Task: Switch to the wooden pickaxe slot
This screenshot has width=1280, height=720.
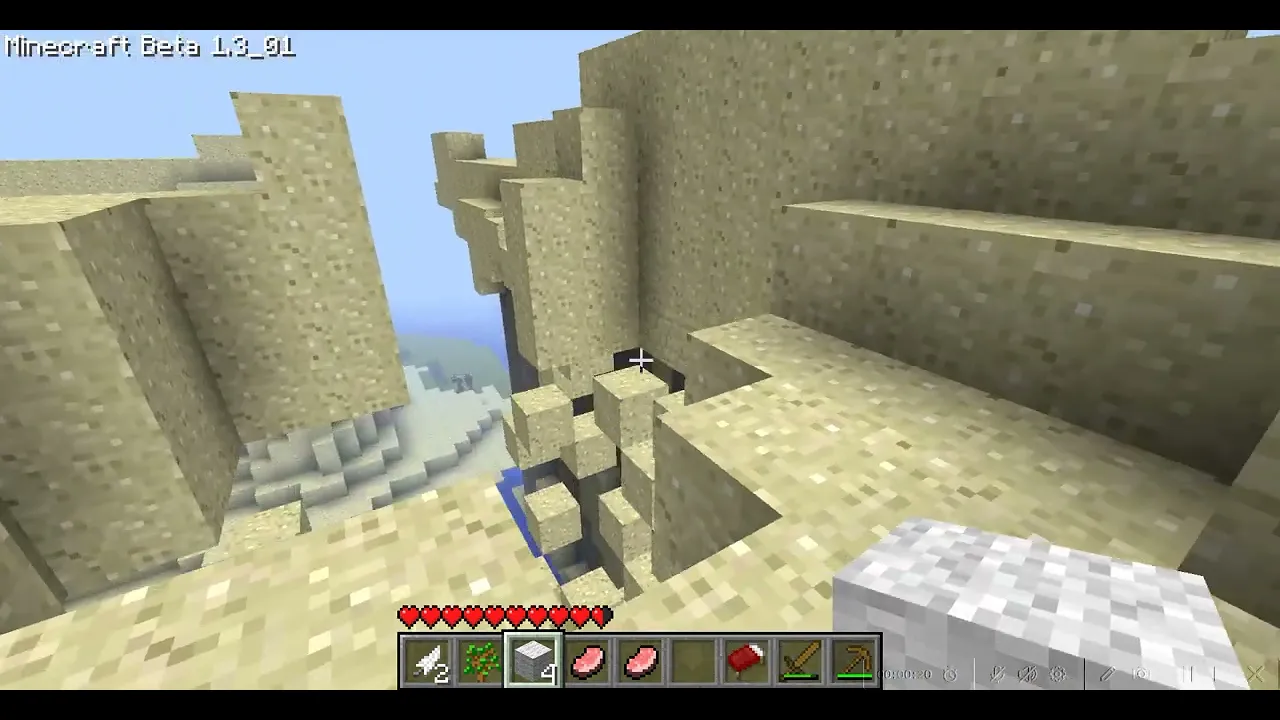Action: (853, 661)
